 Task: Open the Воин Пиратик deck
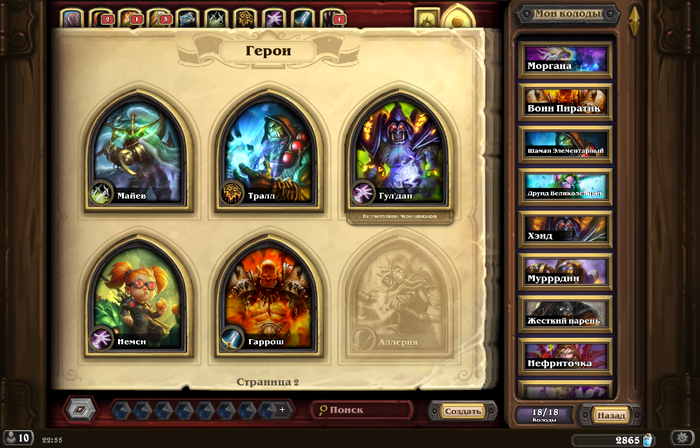[565, 103]
